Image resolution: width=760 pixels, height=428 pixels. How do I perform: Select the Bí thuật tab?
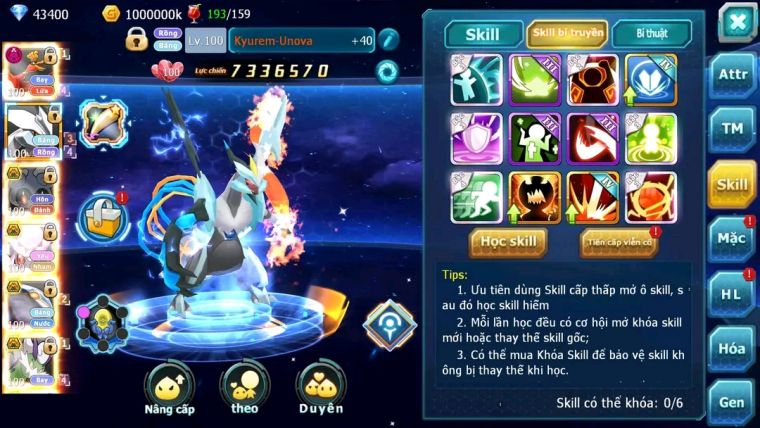point(651,34)
